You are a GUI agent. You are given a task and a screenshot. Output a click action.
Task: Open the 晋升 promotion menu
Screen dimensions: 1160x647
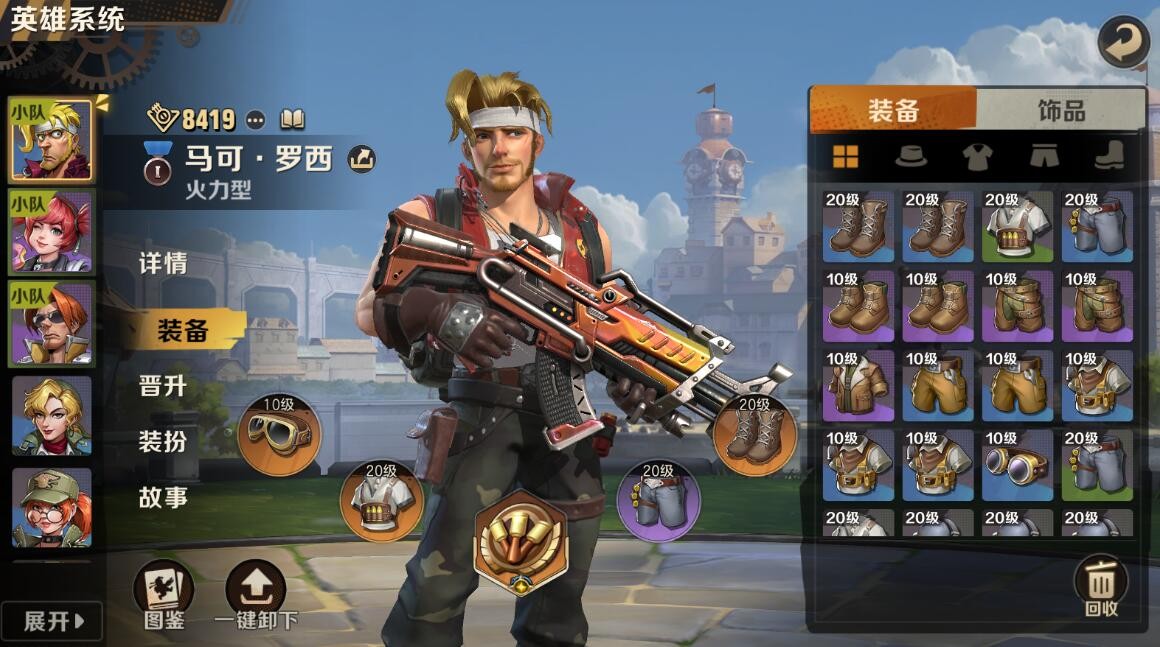click(x=163, y=385)
